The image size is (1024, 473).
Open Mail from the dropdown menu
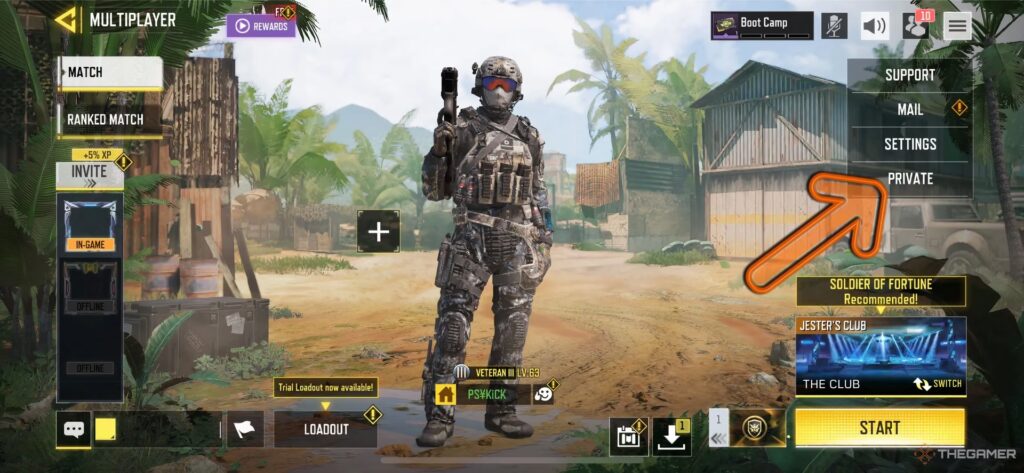910,109
